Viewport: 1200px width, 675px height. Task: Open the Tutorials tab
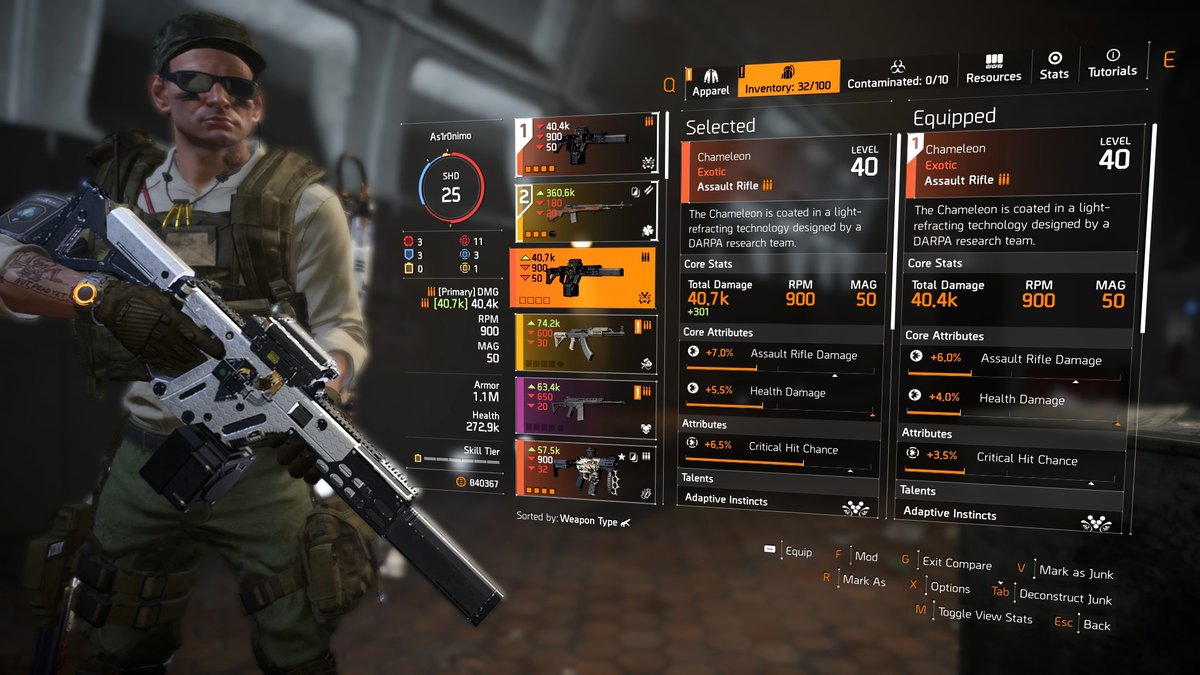coord(1112,64)
